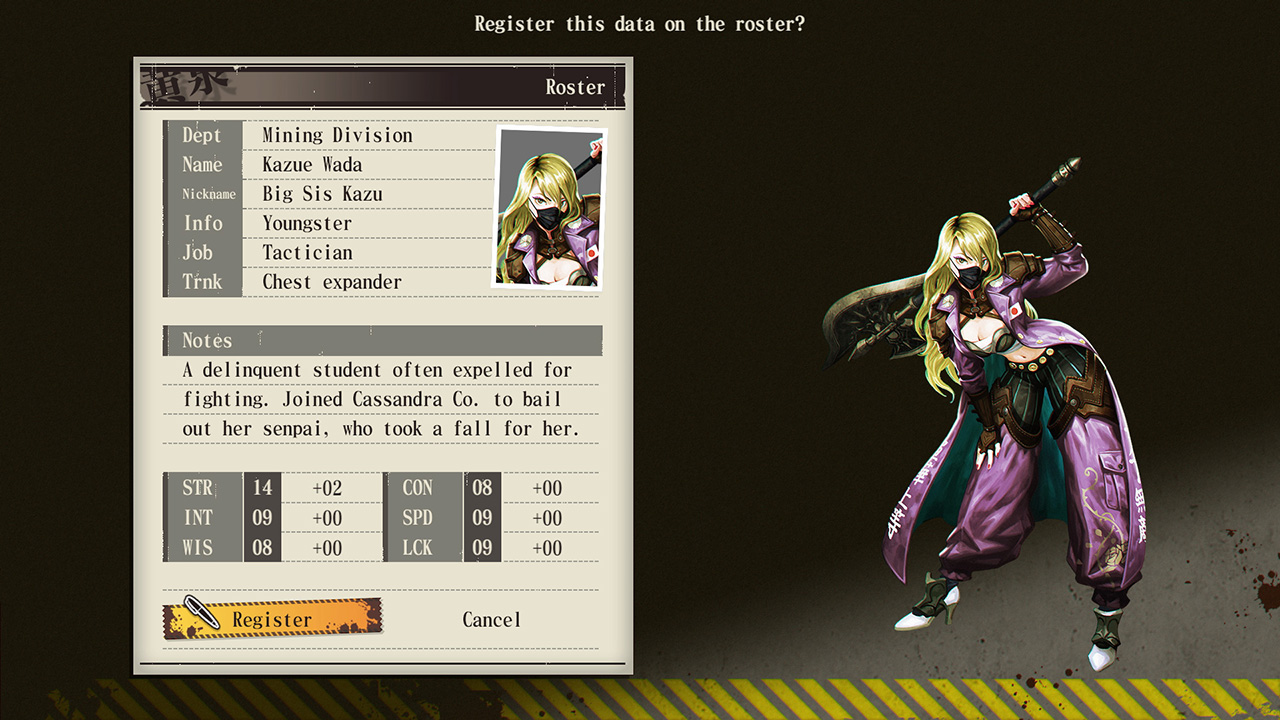Click the WIS stat label
Screen dimensions: 1280x720
tap(198, 548)
